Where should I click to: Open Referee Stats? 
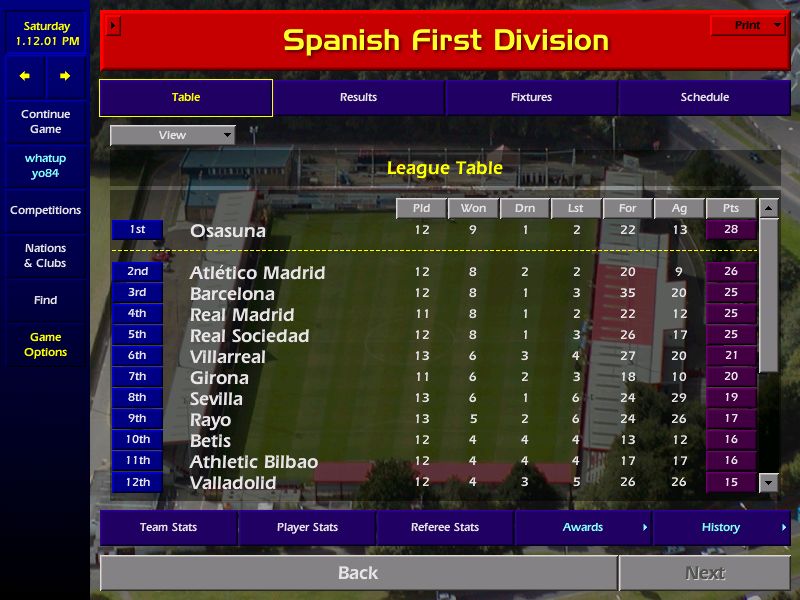coord(445,527)
